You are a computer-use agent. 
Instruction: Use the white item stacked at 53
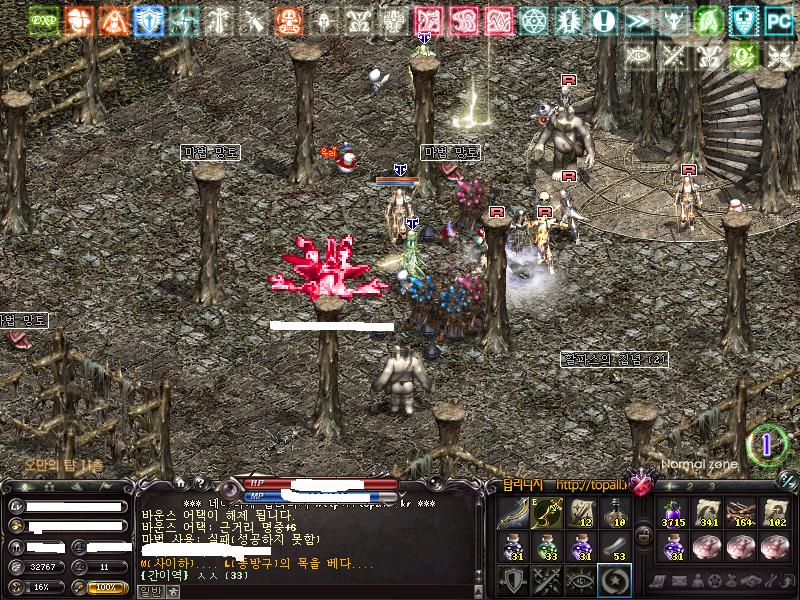click(x=613, y=546)
